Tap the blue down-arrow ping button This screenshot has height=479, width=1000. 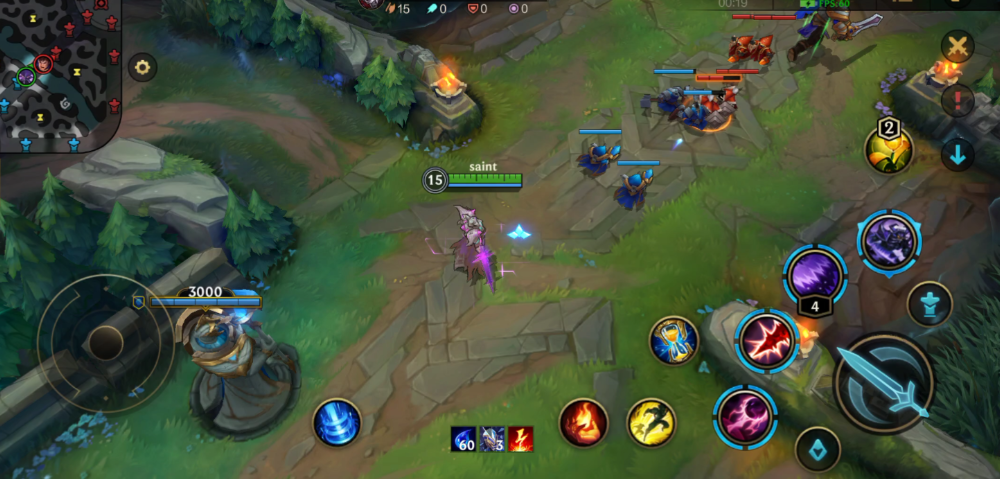click(x=958, y=155)
